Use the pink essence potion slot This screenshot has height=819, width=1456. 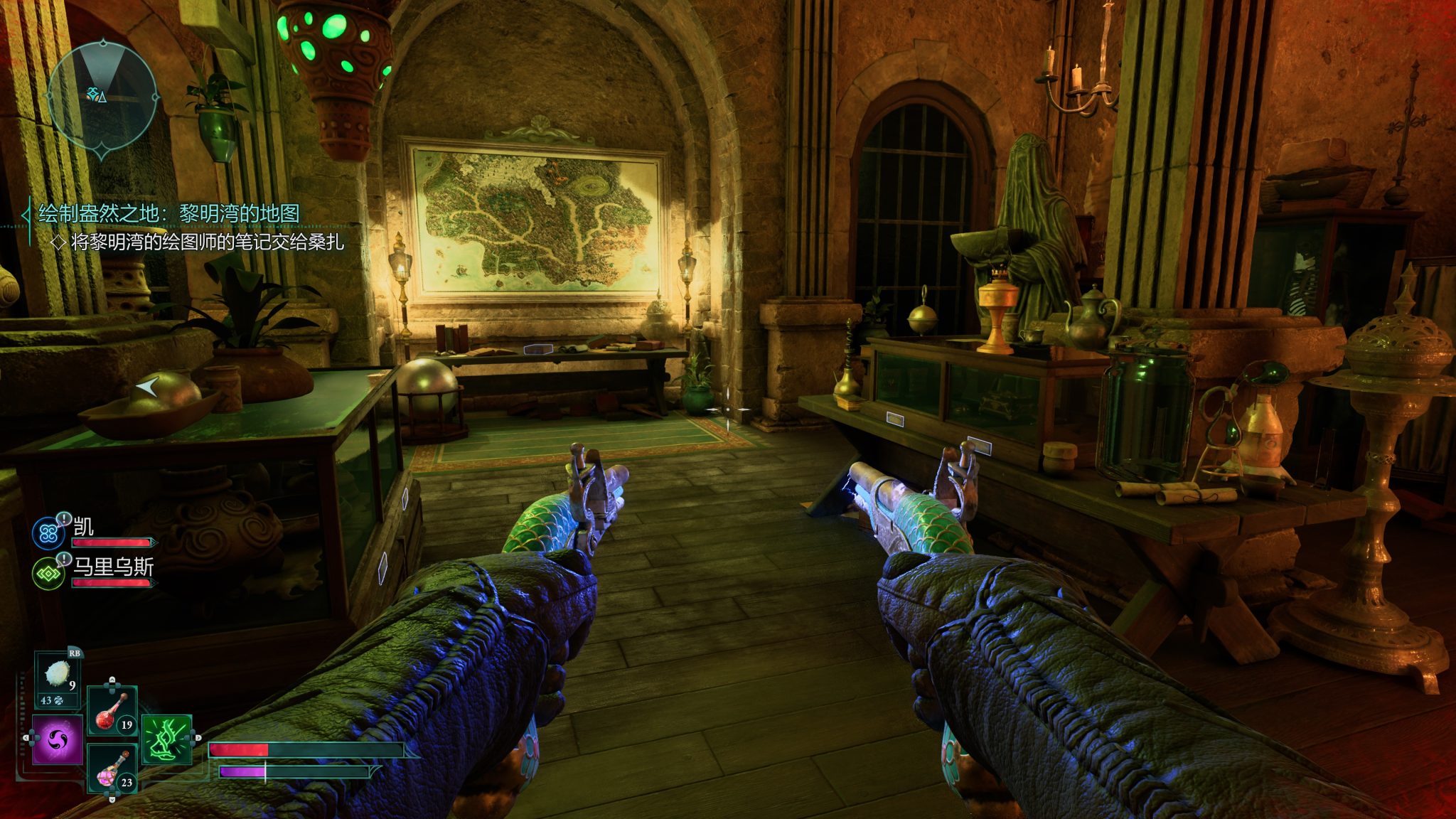pyautogui.click(x=112, y=769)
